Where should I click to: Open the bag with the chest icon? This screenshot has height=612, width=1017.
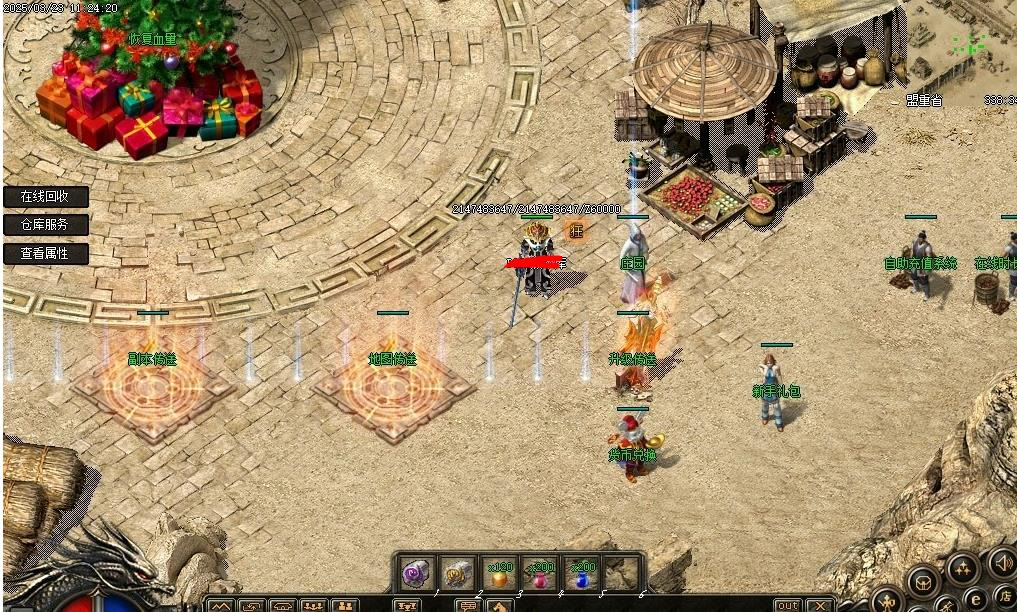[924, 582]
